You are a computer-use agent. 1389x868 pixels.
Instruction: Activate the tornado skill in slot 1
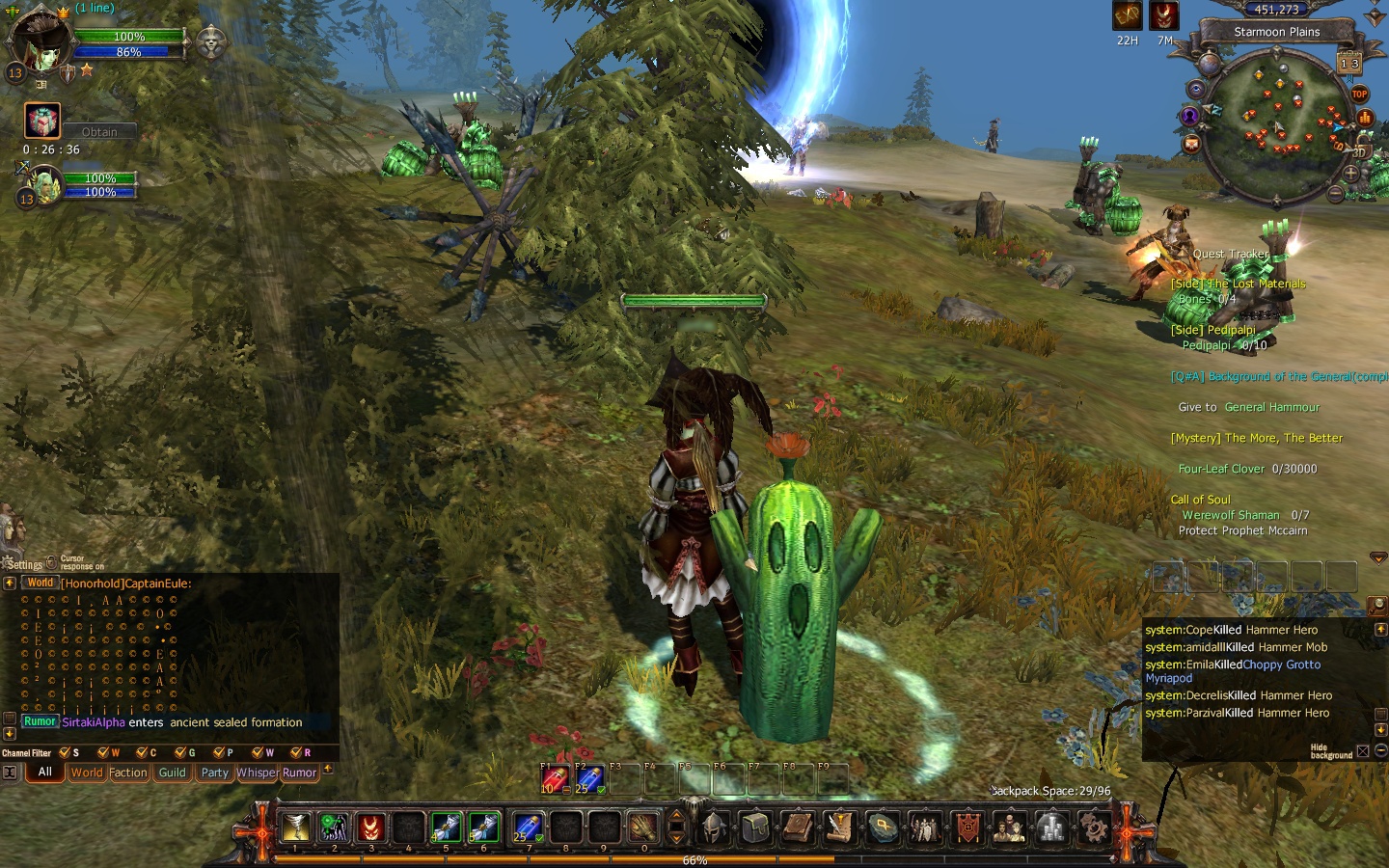pyautogui.click(x=296, y=827)
